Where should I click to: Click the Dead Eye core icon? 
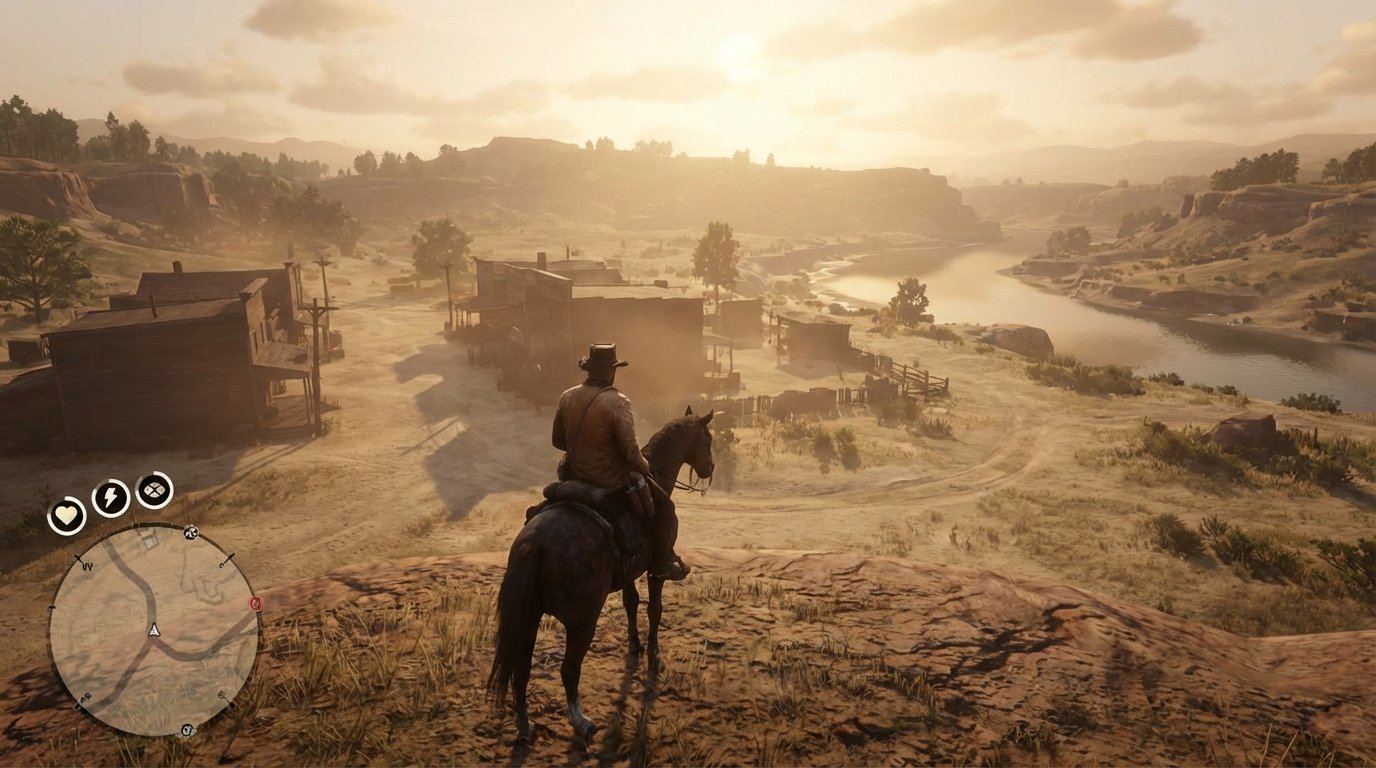[x=152, y=491]
